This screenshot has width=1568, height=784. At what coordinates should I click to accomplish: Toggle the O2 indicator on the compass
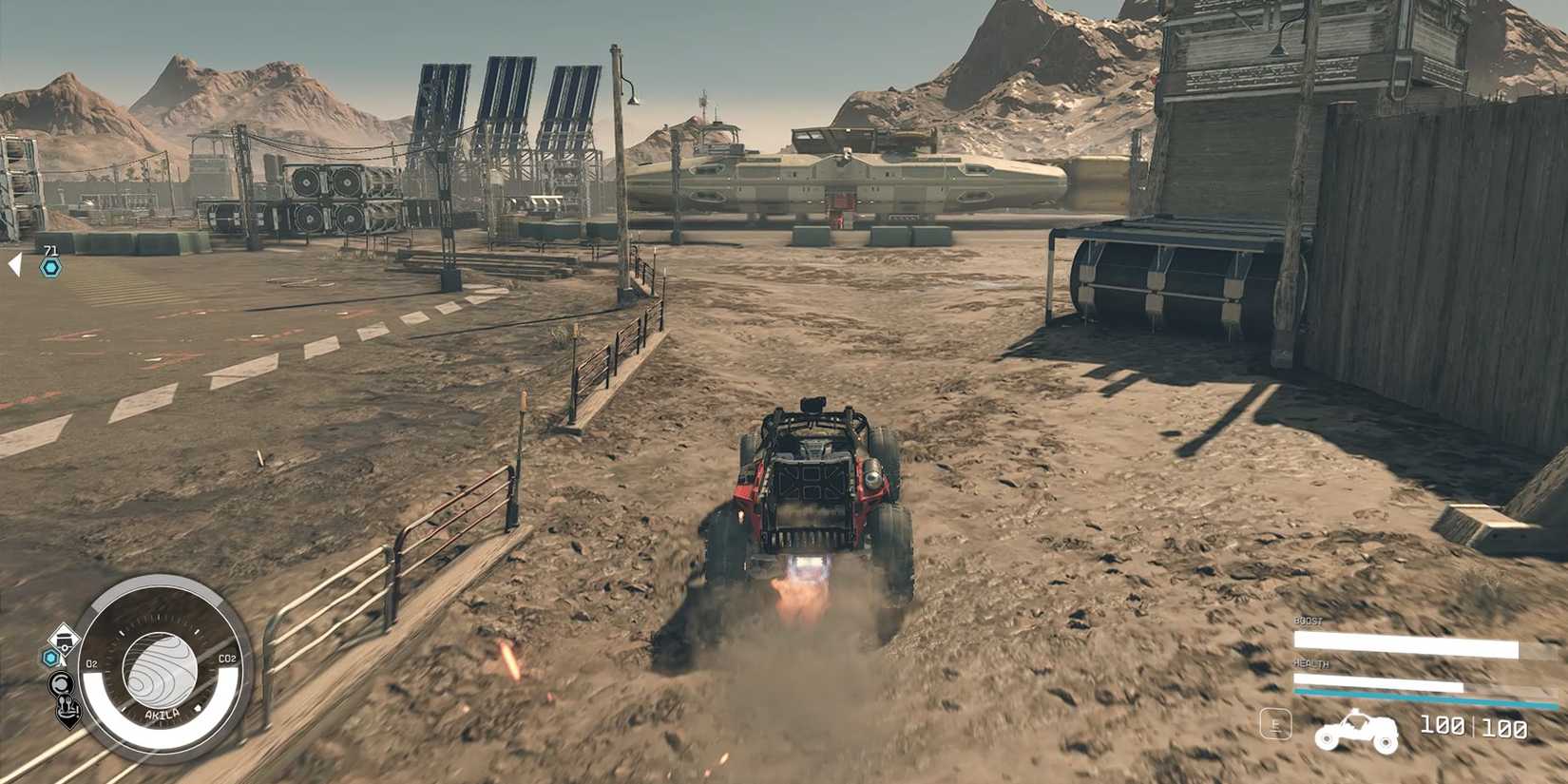pyautogui.click(x=91, y=662)
